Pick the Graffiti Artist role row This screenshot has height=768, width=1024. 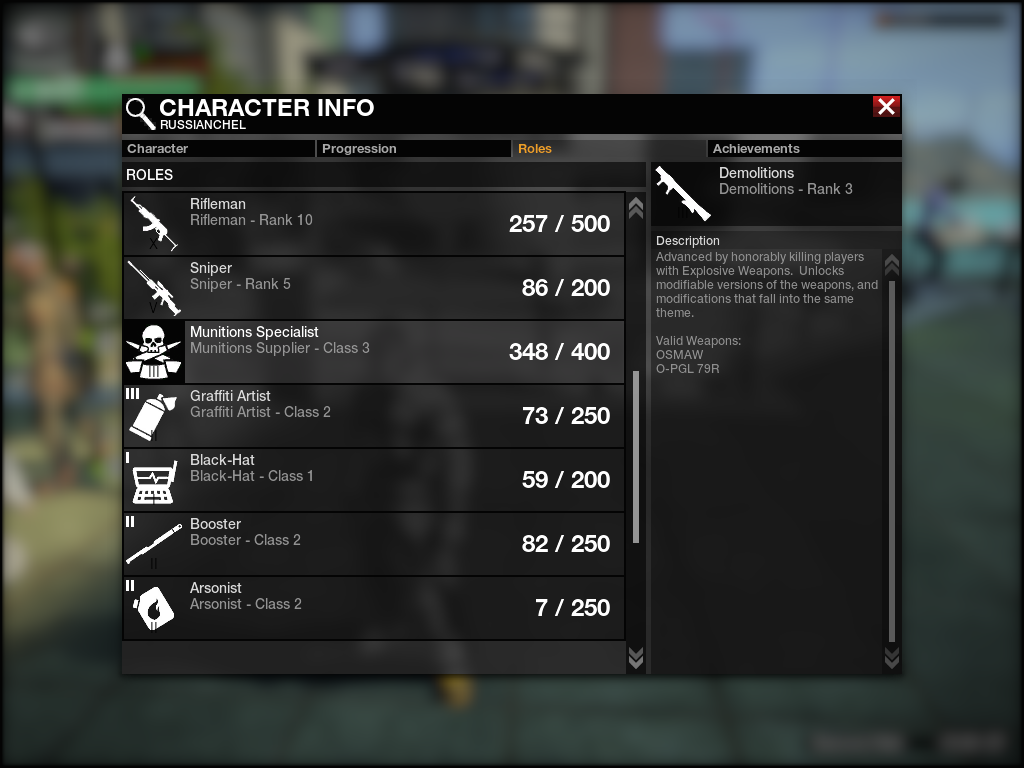374,416
